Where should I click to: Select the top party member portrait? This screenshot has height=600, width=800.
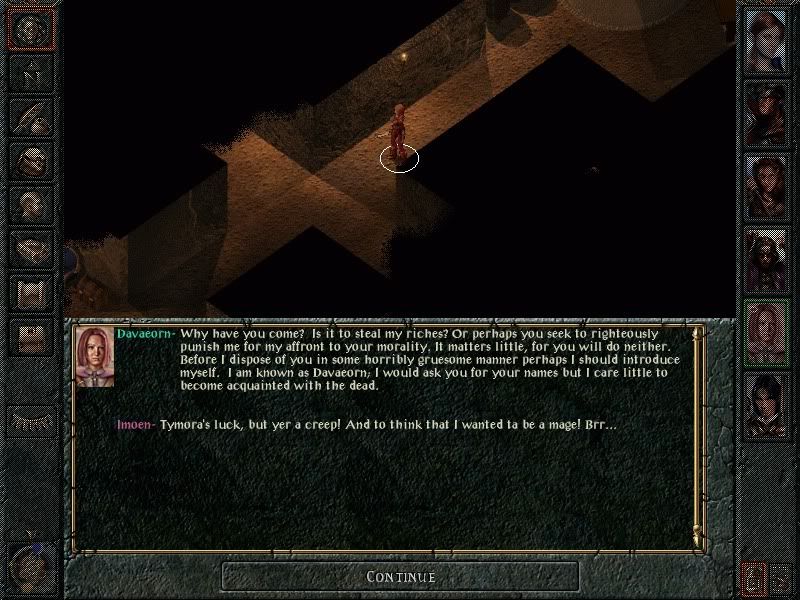coord(767,38)
